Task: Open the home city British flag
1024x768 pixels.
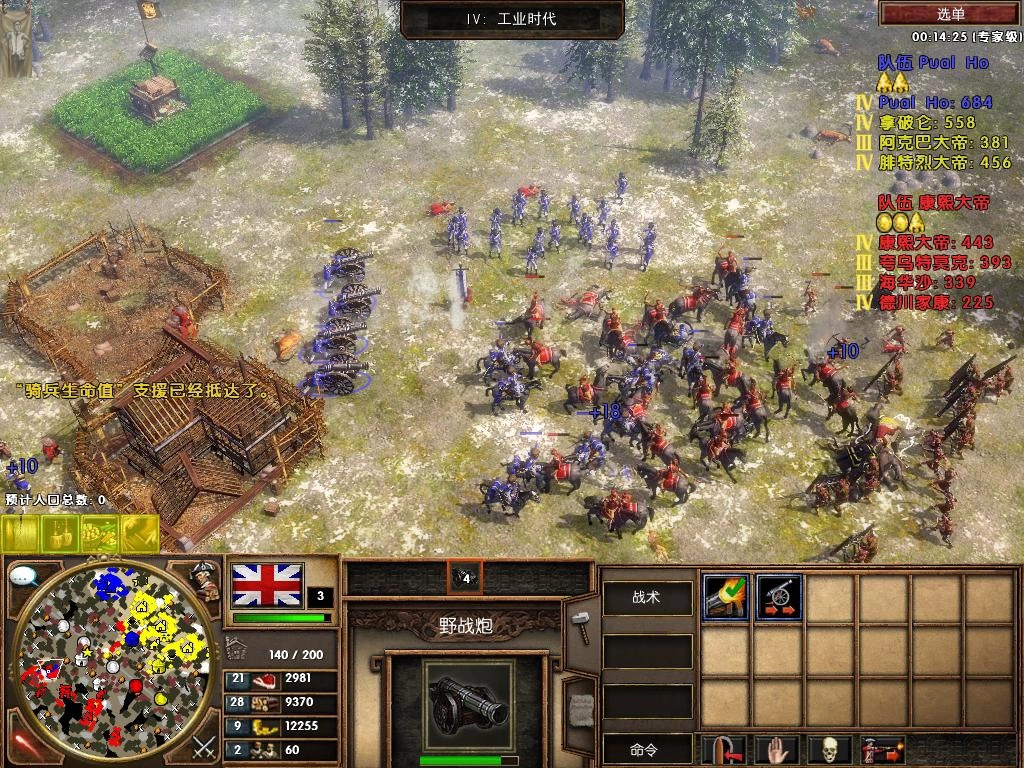Action: (267, 584)
